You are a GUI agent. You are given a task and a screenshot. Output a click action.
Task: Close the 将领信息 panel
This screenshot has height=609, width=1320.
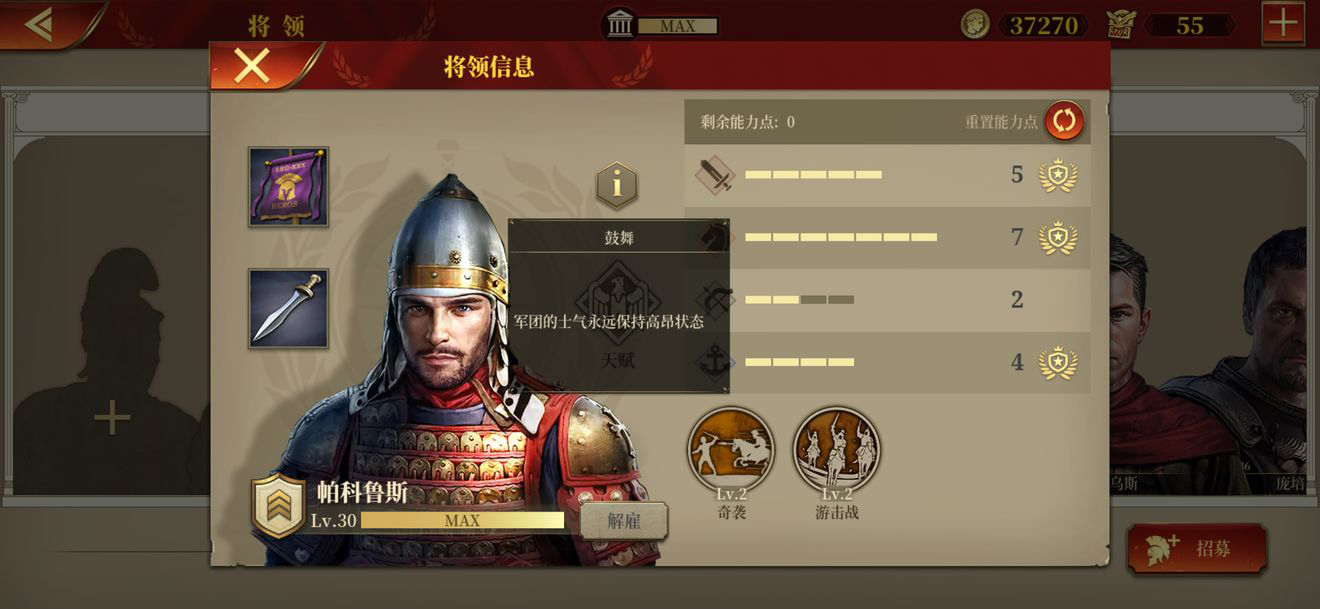tap(251, 66)
